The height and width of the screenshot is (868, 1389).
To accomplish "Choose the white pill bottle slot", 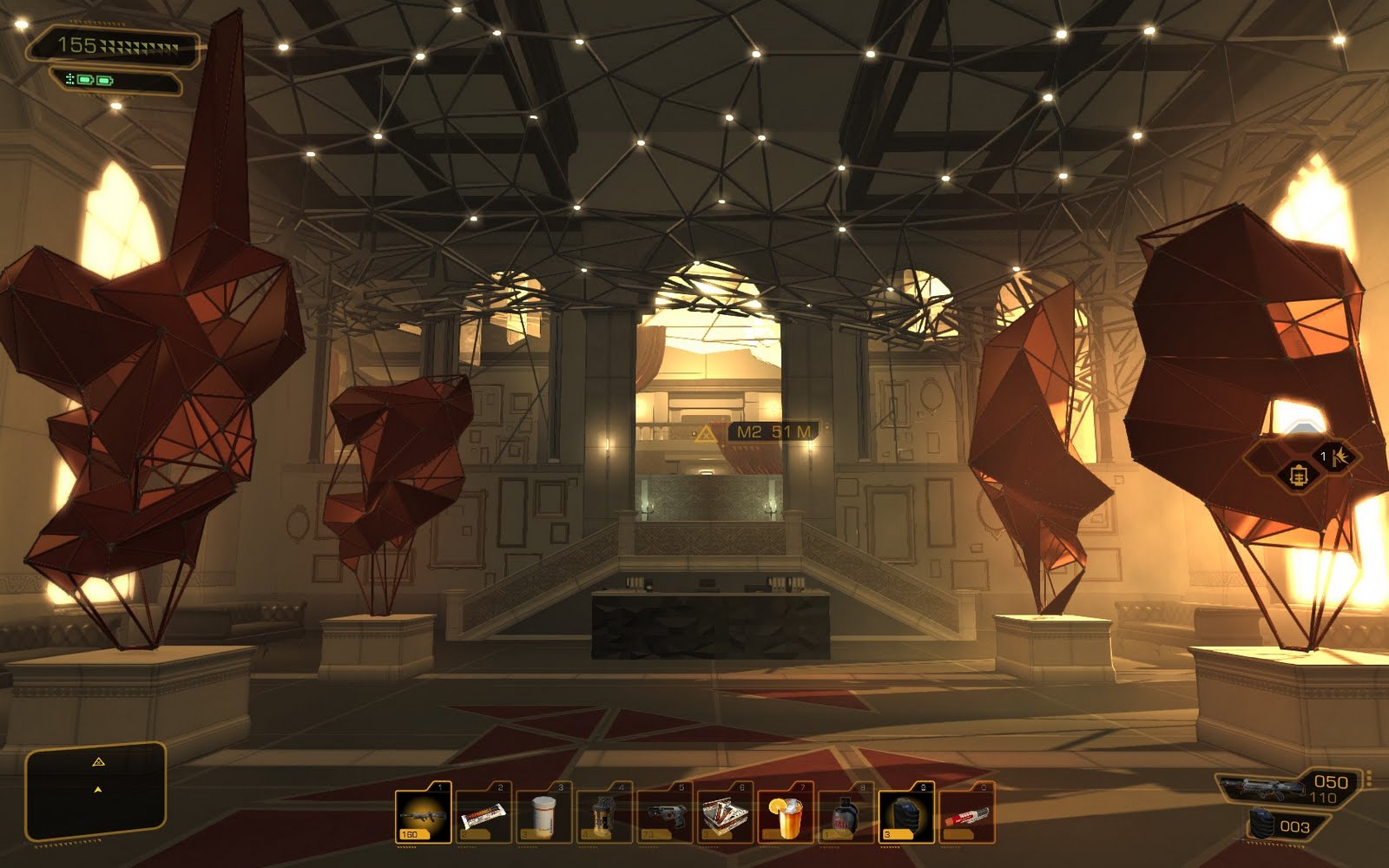I will tap(543, 814).
